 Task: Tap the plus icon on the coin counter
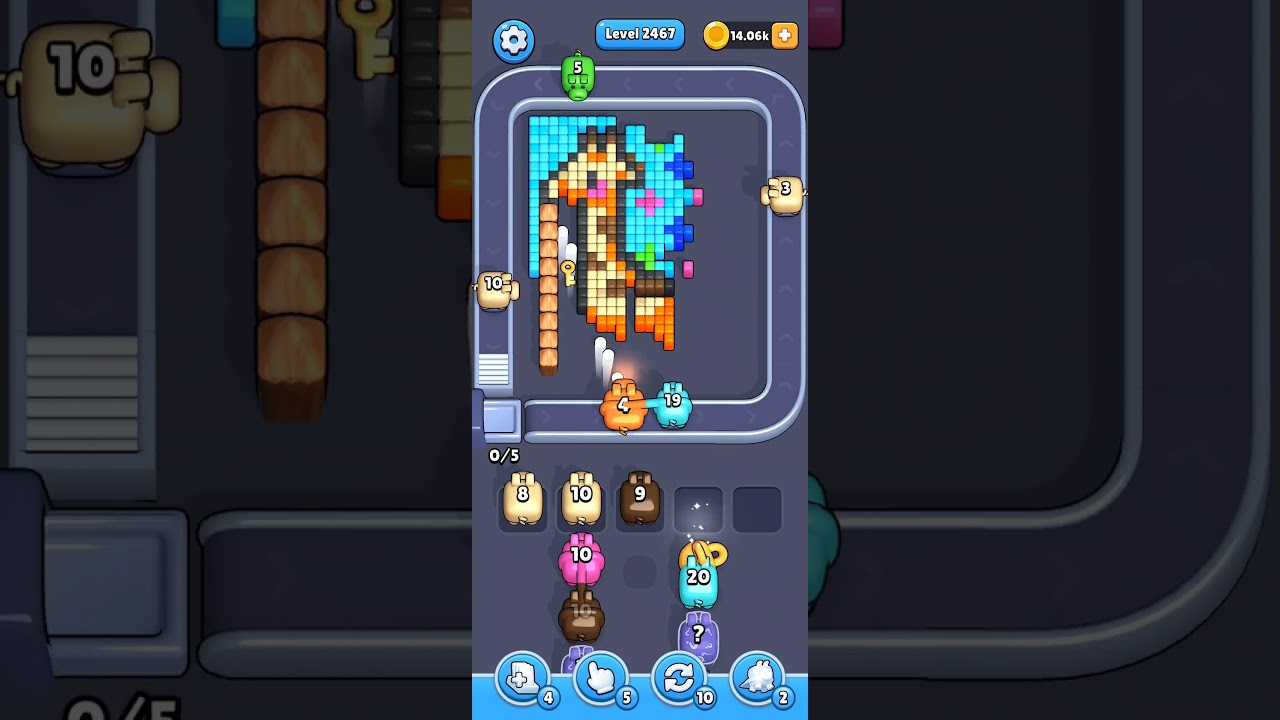tap(784, 35)
